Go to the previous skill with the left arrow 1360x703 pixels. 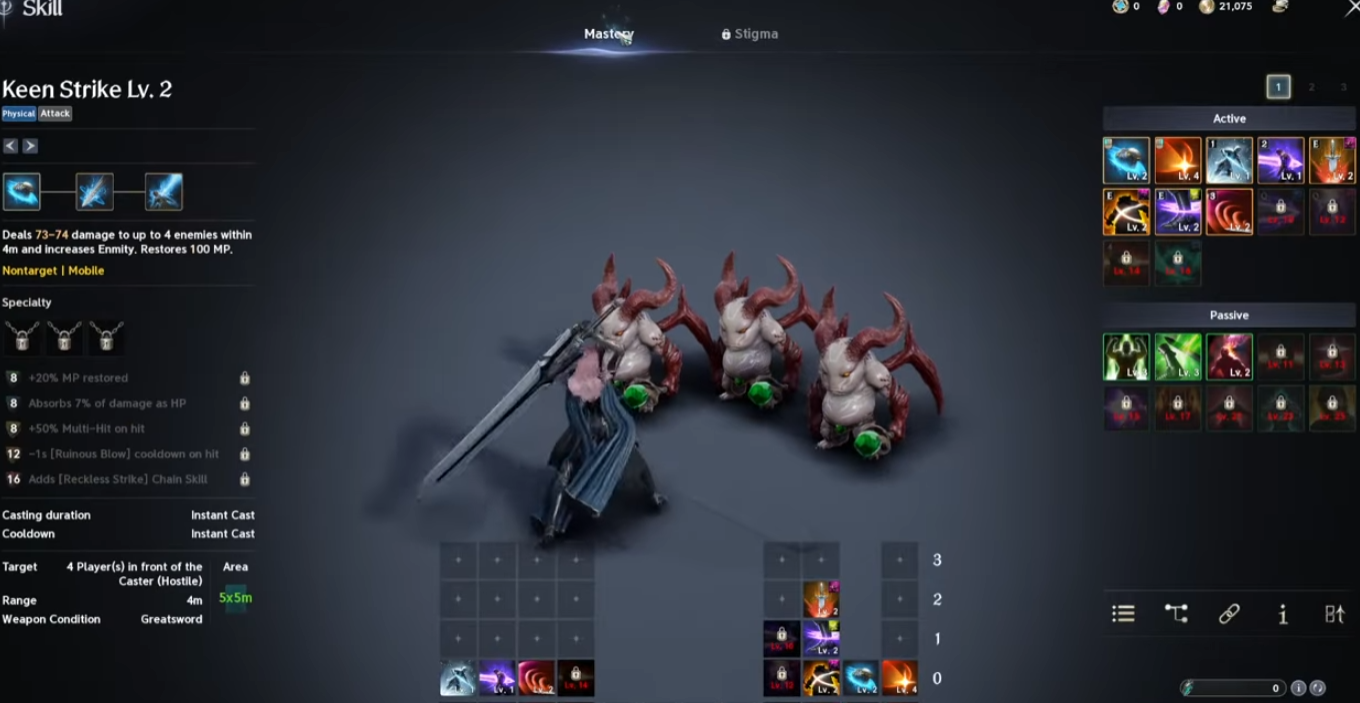coord(10,146)
